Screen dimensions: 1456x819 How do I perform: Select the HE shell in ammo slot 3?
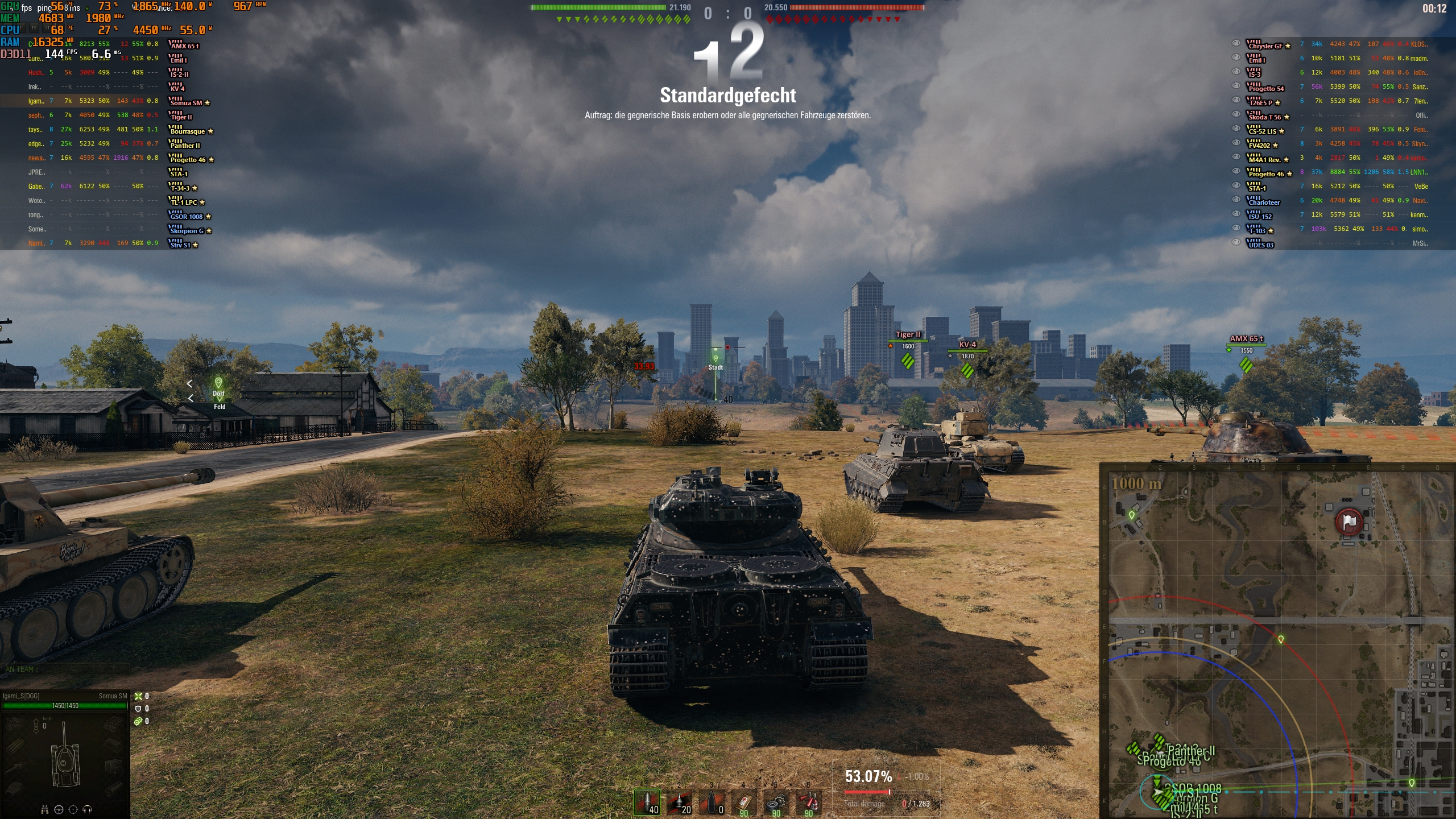click(x=712, y=804)
